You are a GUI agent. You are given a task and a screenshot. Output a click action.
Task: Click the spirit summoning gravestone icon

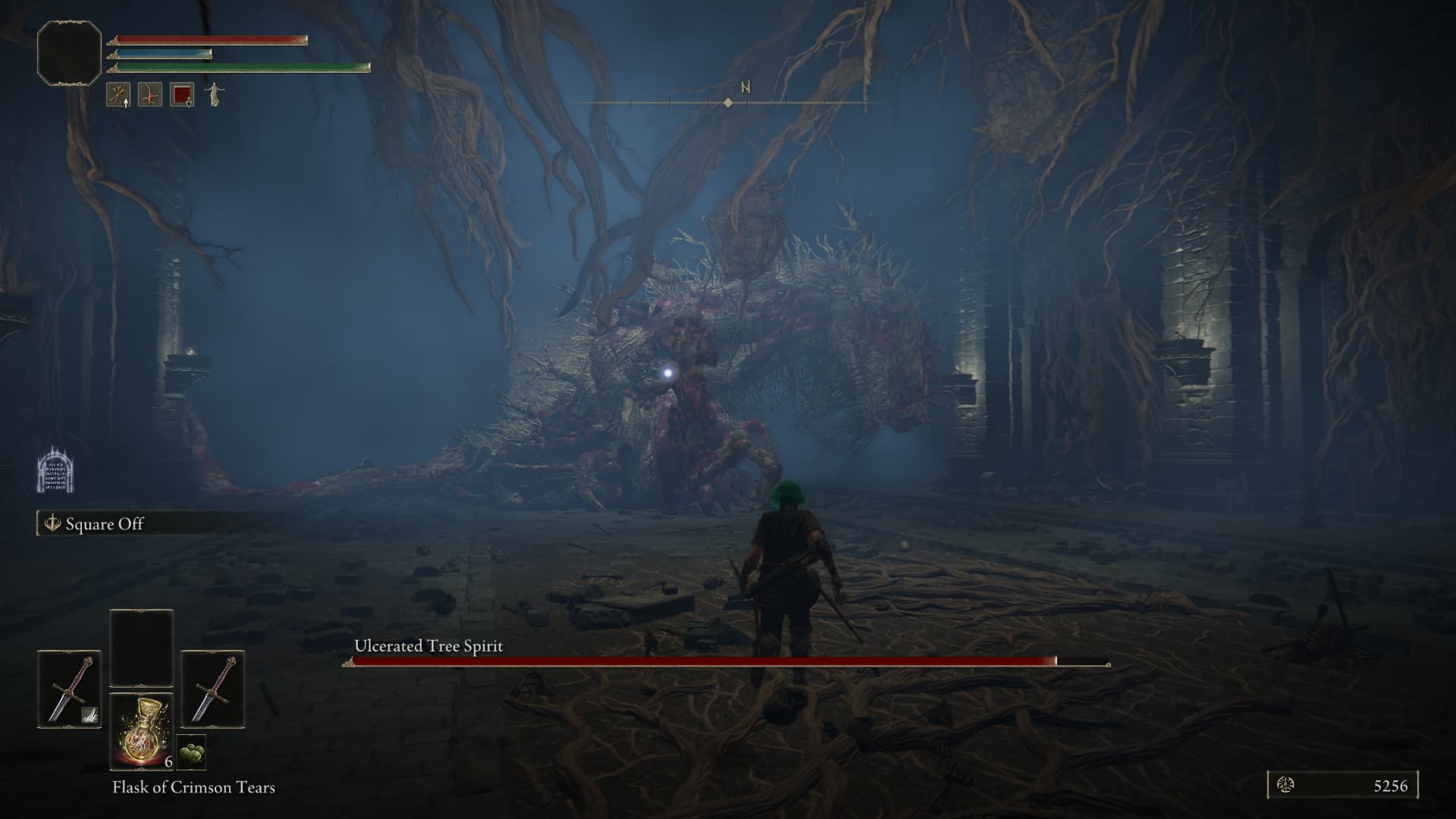click(55, 469)
